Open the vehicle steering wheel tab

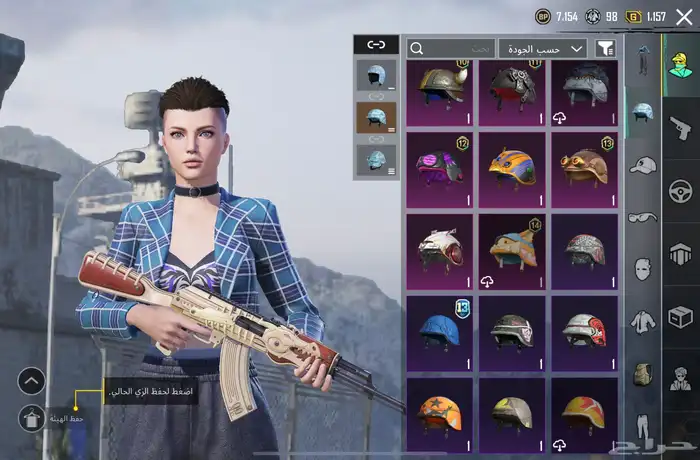pos(681,190)
